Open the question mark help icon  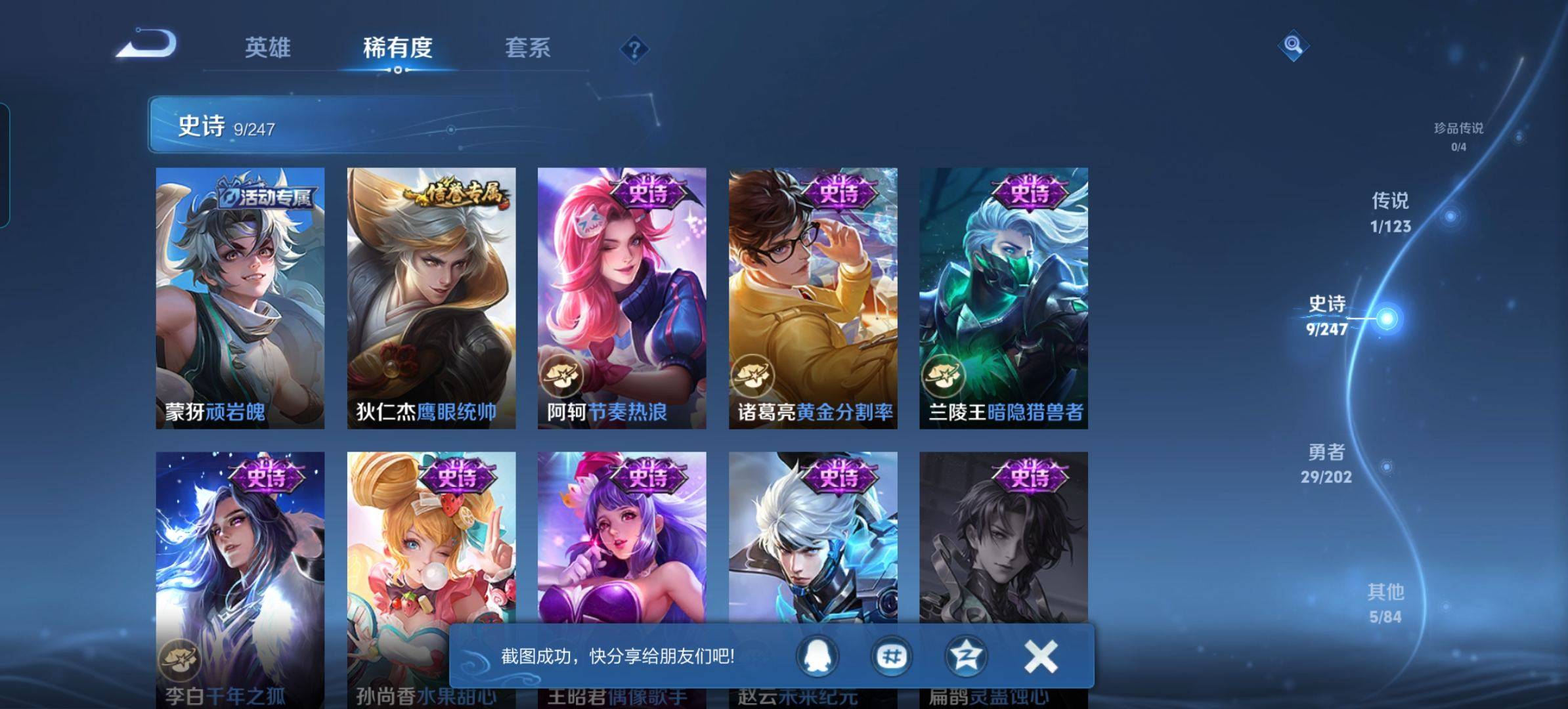coord(634,49)
